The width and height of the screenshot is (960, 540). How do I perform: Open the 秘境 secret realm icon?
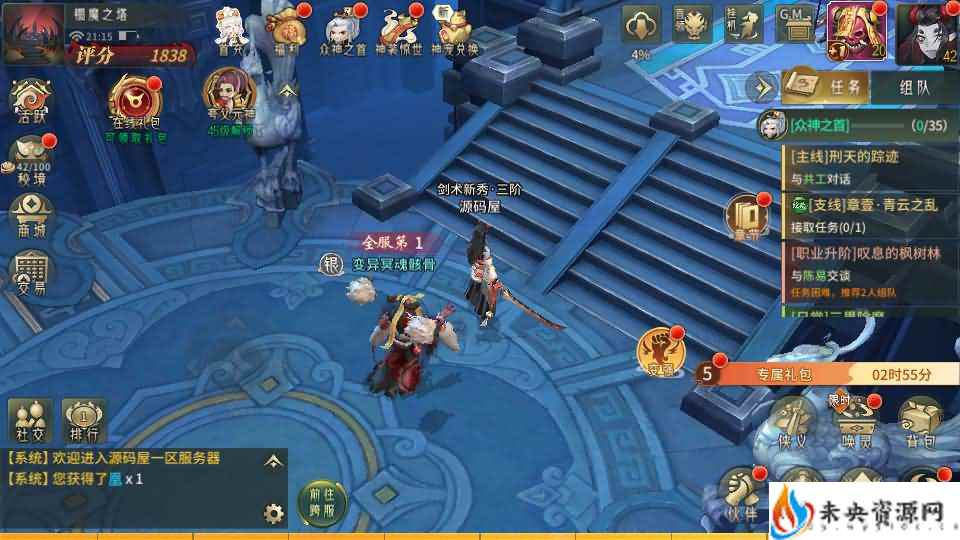pos(30,158)
